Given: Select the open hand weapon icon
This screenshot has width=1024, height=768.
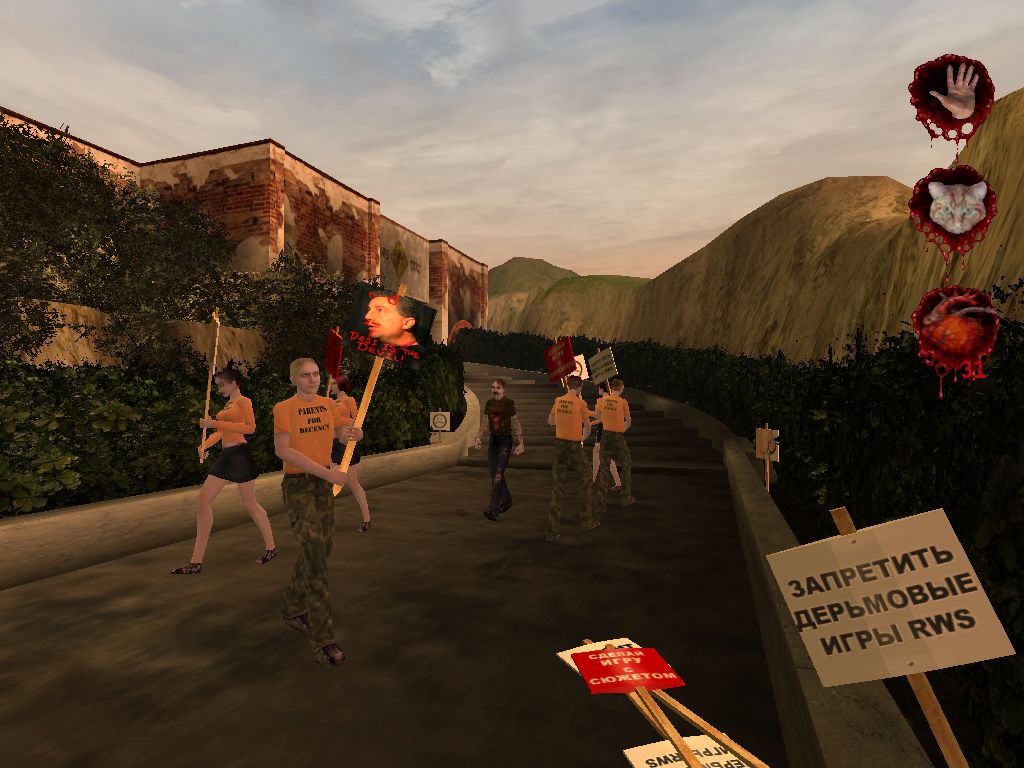Looking at the screenshot, I should click(x=952, y=93).
